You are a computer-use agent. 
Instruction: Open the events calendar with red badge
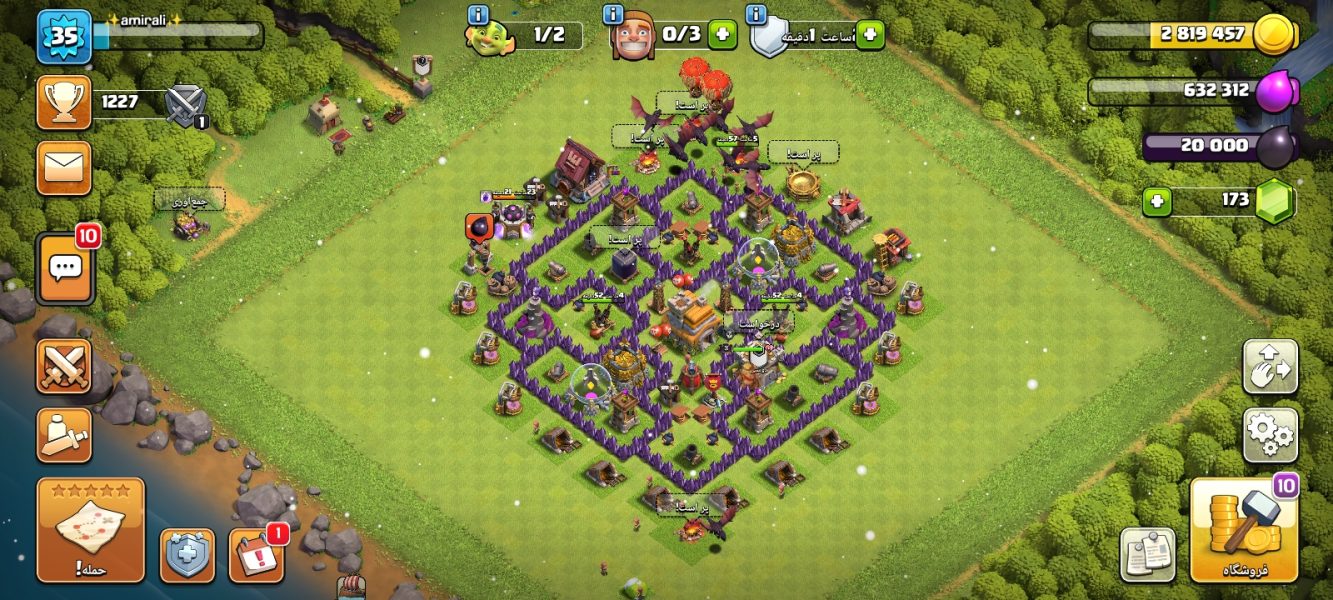click(x=256, y=555)
